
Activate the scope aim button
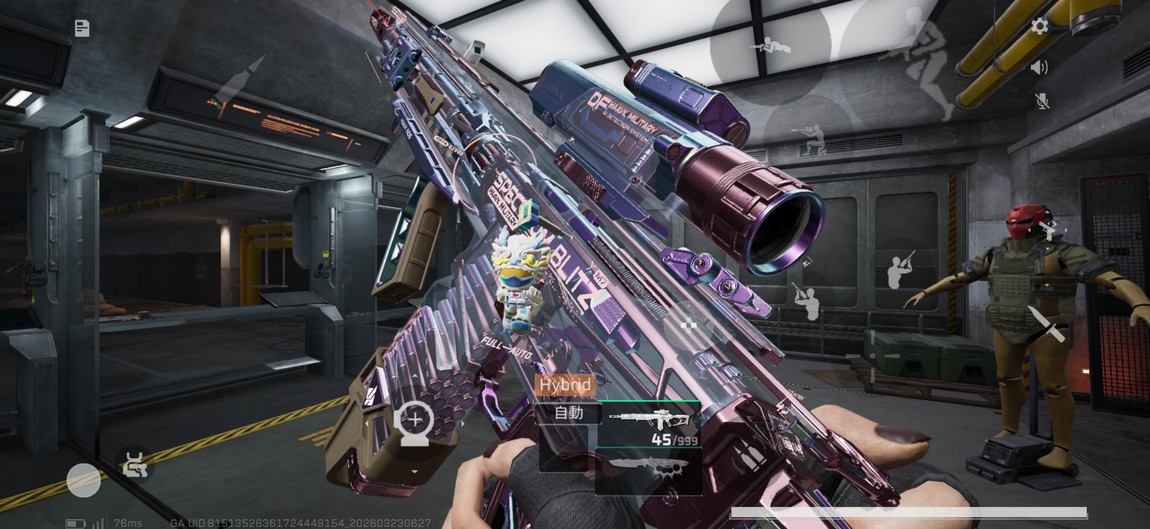413,421
